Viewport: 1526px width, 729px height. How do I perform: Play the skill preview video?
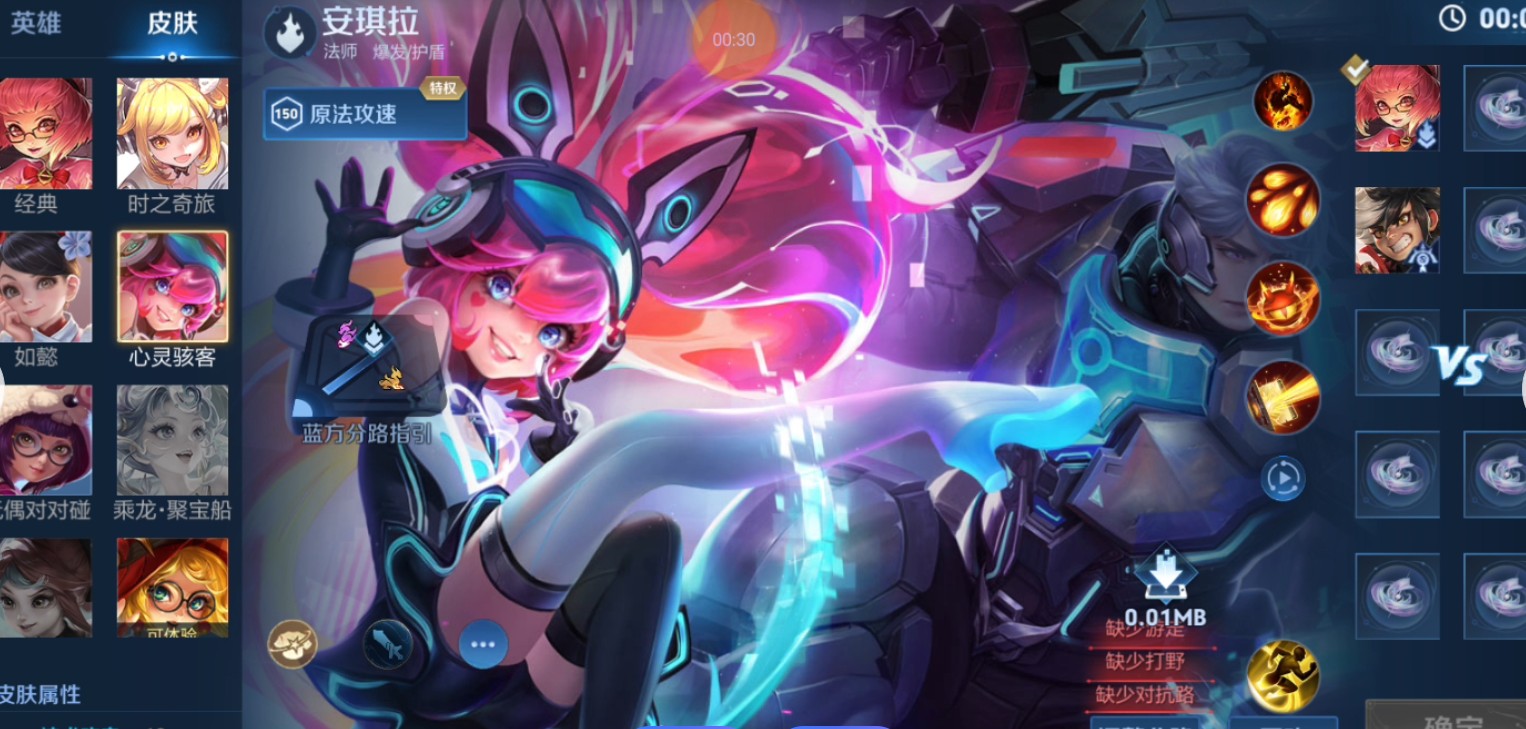(x=1283, y=478)
